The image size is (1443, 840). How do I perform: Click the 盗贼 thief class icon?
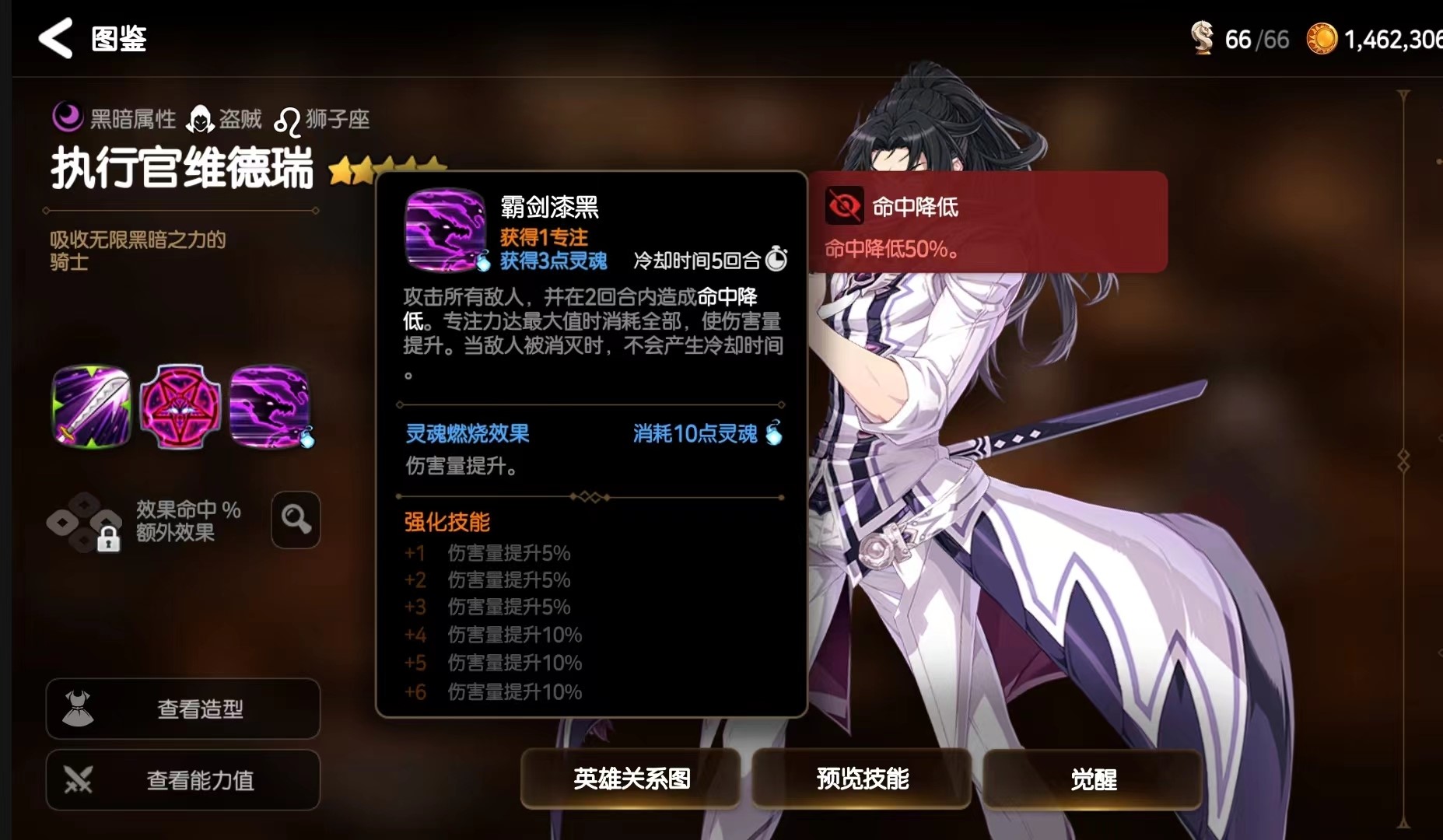point(202,117)
